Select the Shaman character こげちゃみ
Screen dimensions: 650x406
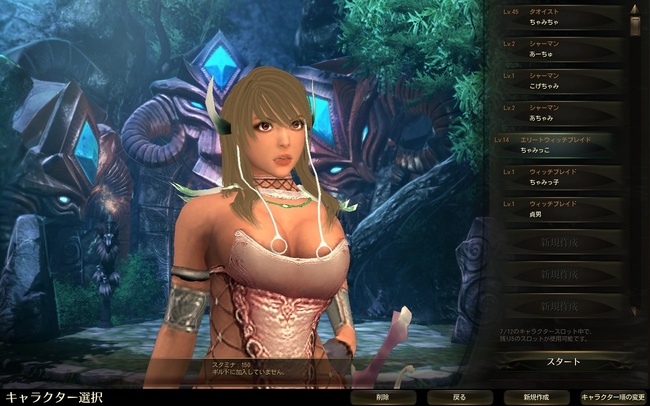pos(560,82)
